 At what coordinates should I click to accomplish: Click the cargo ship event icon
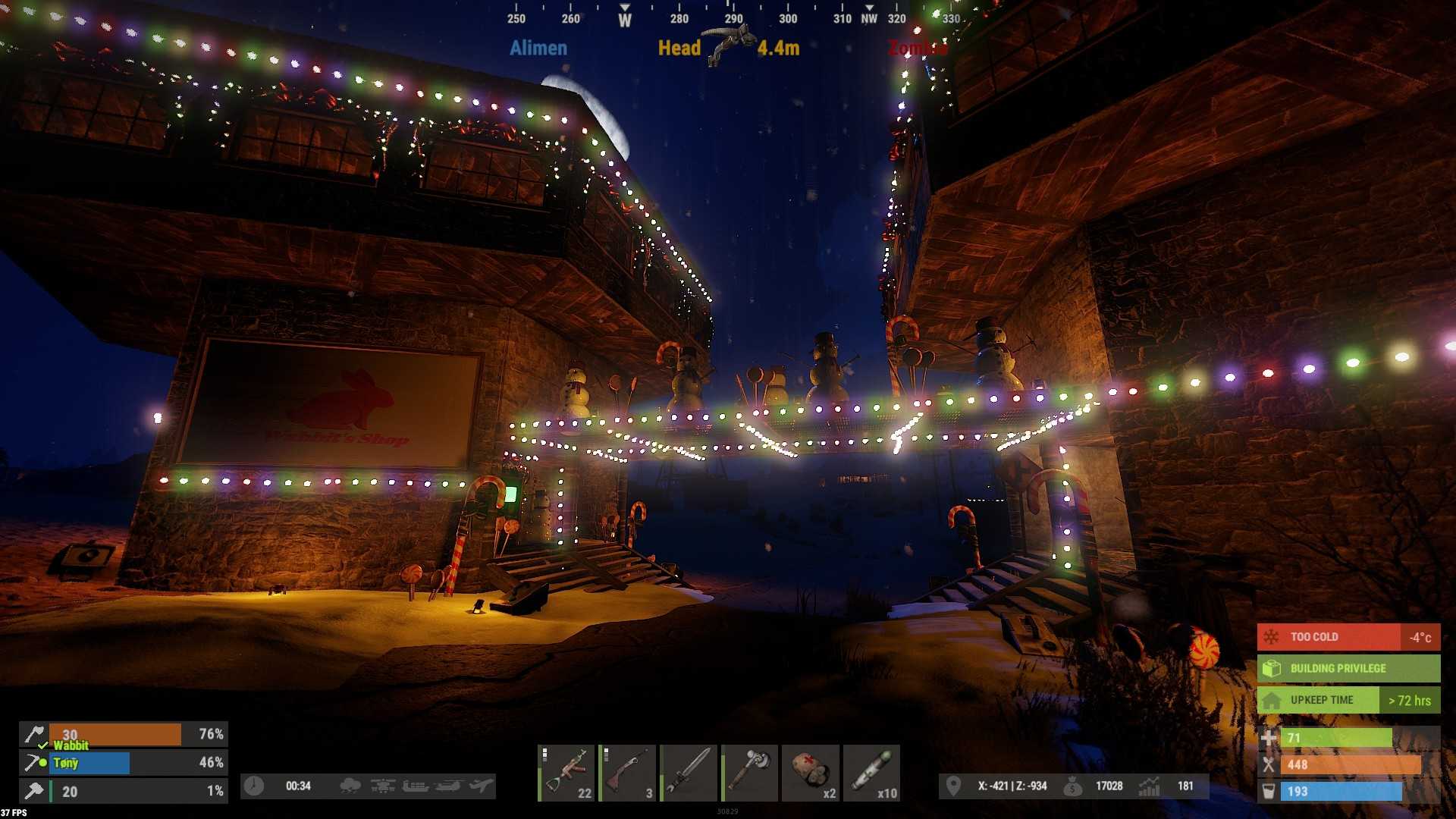tap(416, 786)
